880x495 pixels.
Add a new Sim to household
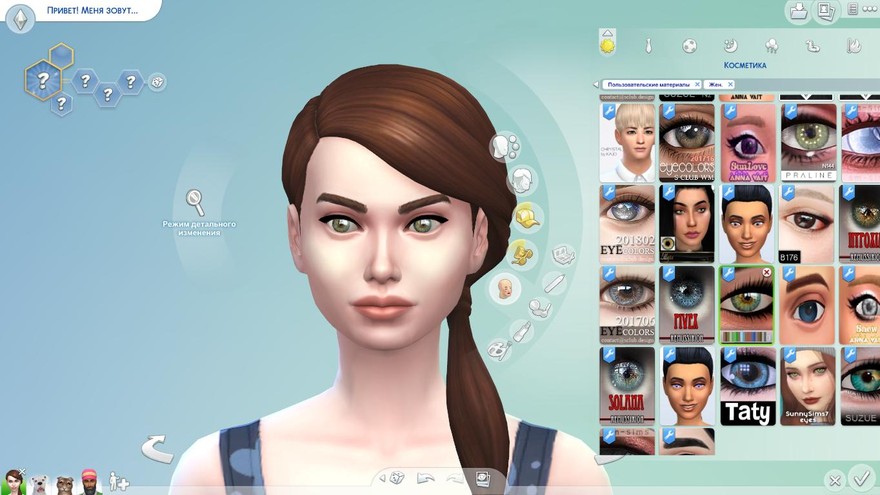point(118,482)
